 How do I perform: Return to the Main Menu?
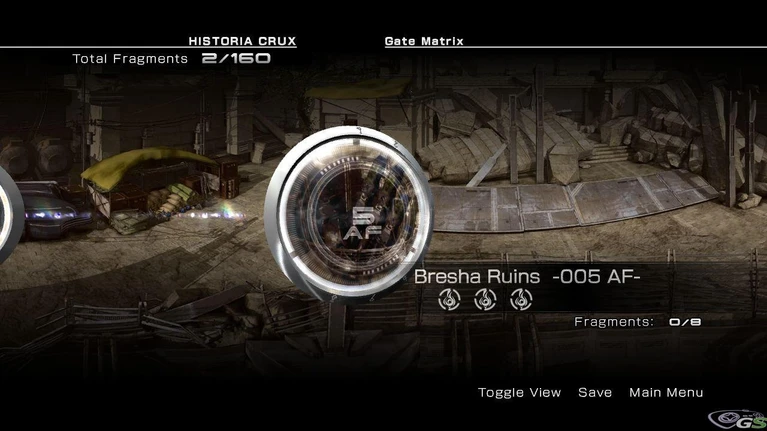coord(666,392)
